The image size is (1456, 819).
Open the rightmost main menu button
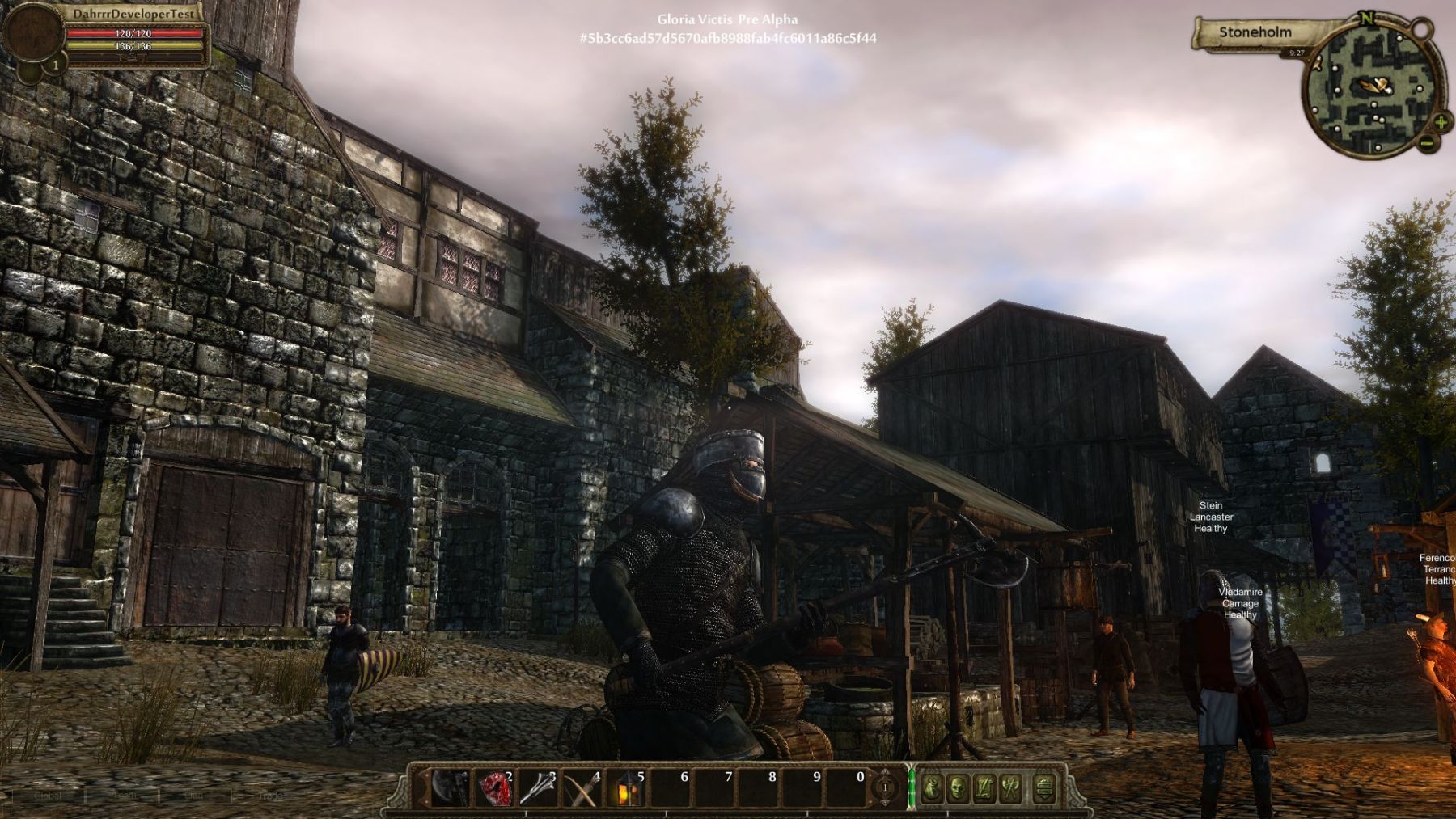click(1044, 787)
